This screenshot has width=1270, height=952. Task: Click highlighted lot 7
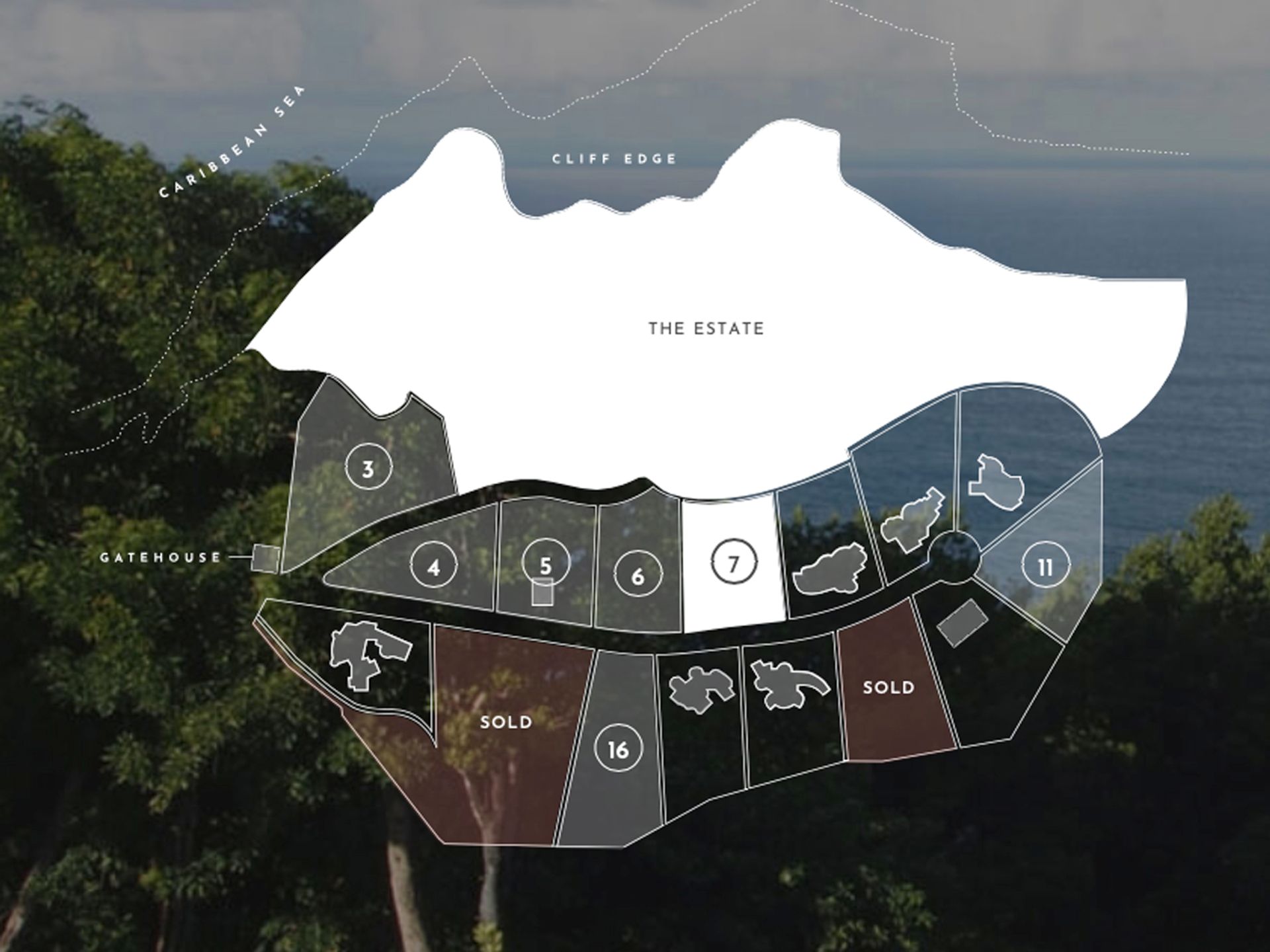[733, 563]
